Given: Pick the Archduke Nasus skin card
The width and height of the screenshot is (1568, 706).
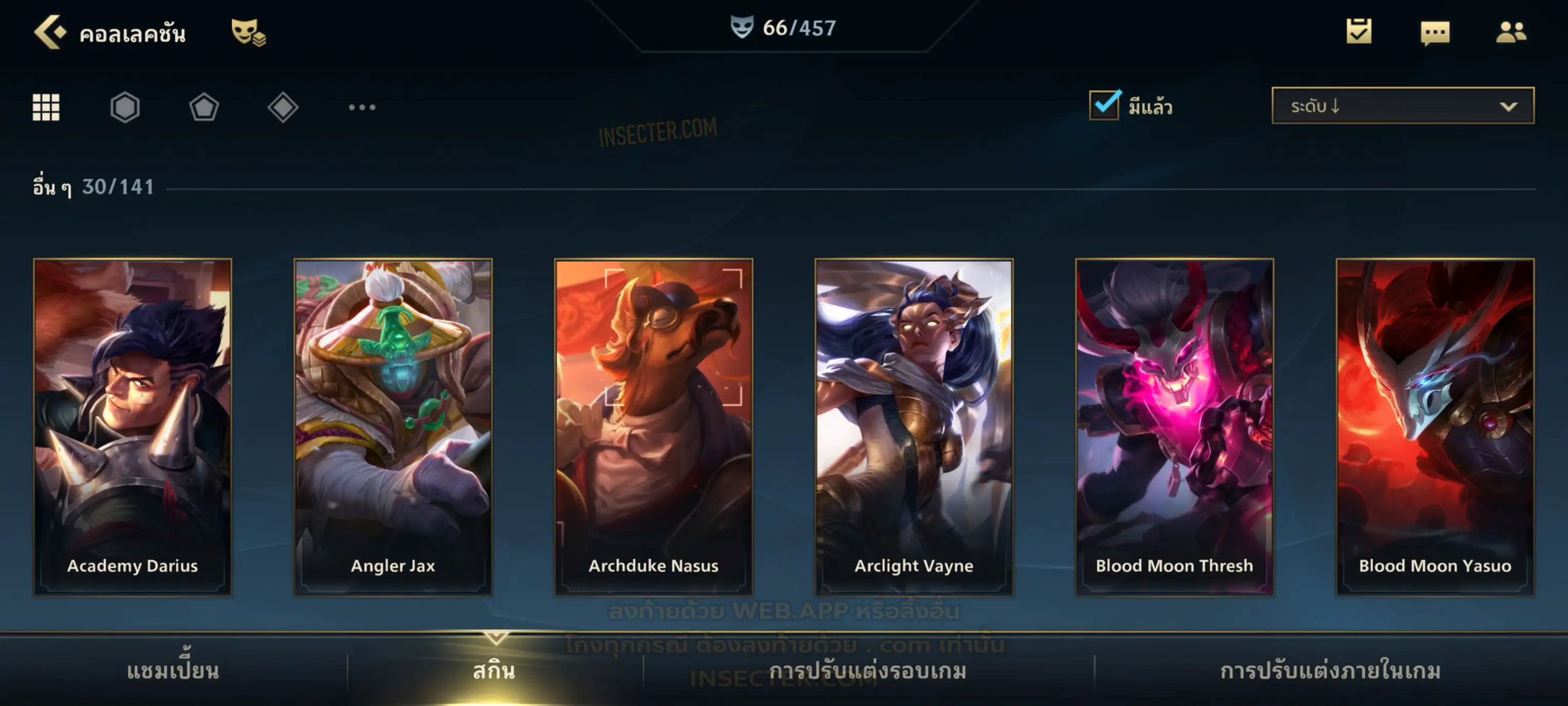Looking at the screenshot, I should 654,426.
